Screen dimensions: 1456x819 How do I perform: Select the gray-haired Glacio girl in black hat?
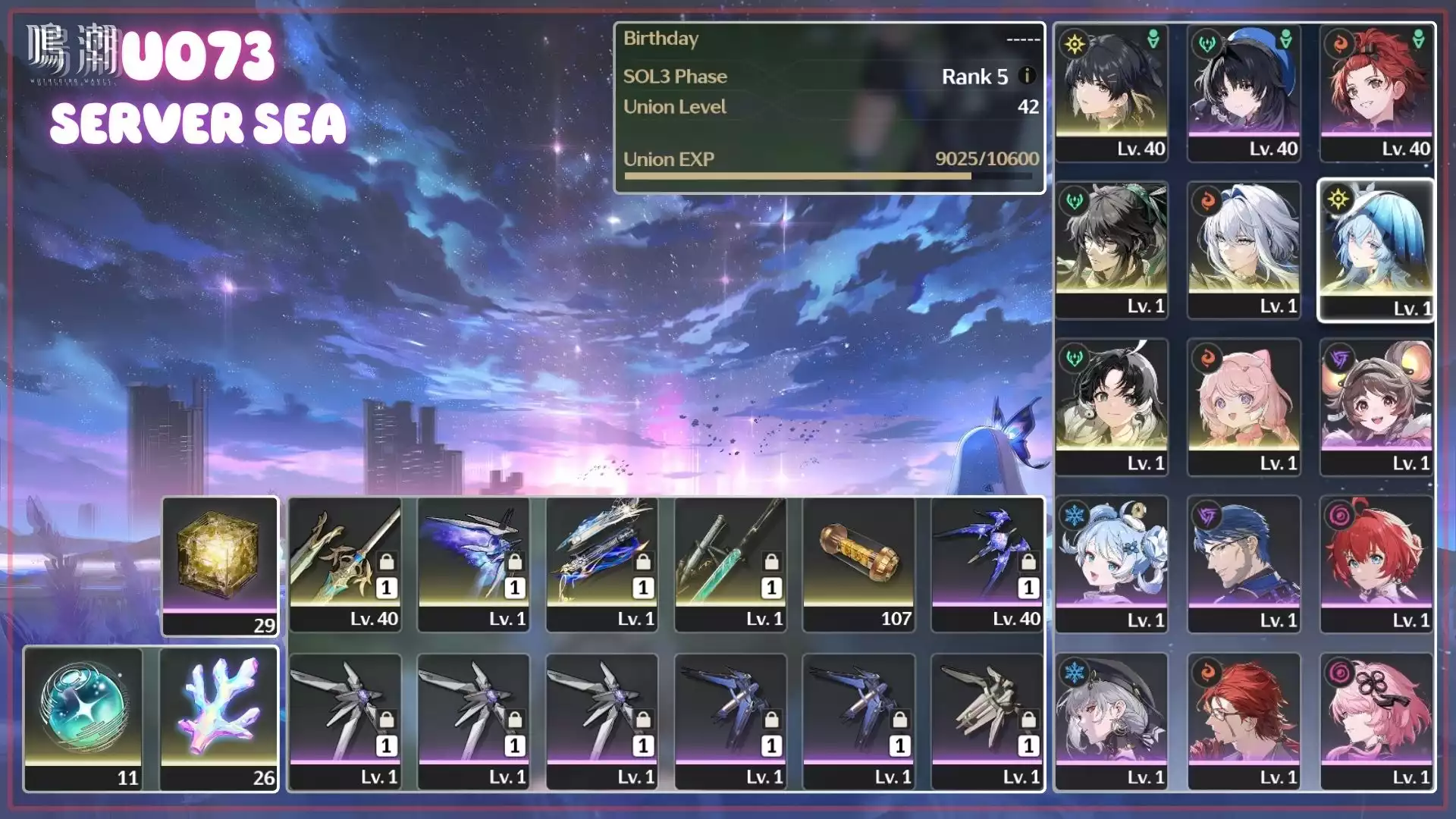pos(1111,721)
